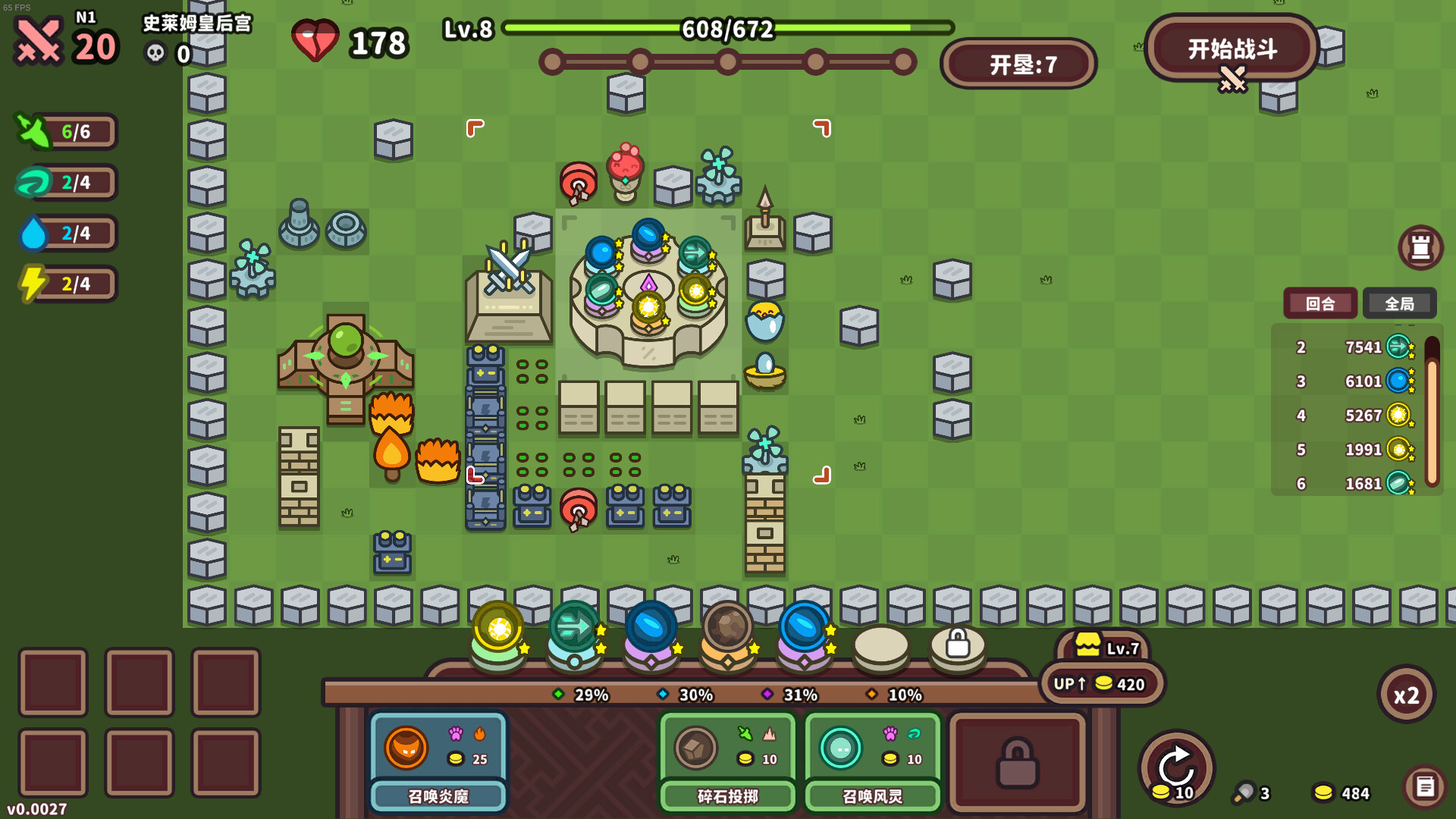Click the locked orb slot with padlock icon
Image resolution: width=1456 pixels, height=819 pixels.
957,641
